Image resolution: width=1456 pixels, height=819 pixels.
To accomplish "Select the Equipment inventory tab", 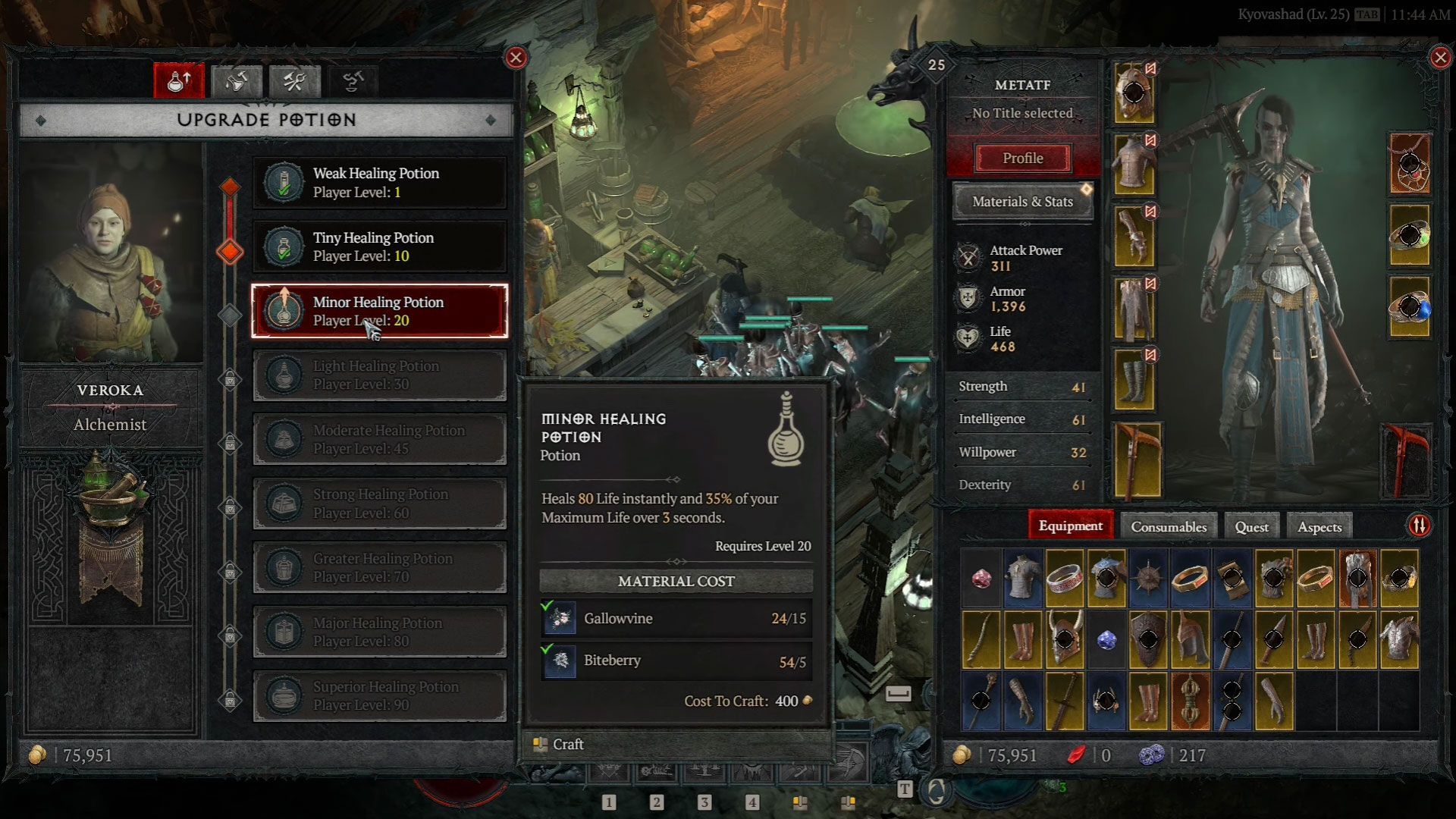I will [1070, 526].
